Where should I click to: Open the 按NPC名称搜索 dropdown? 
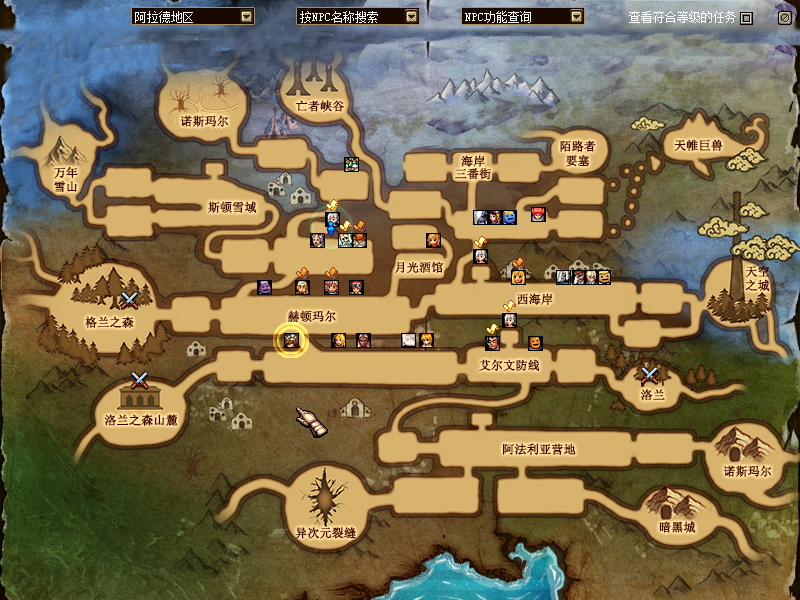tap(411, 17)
